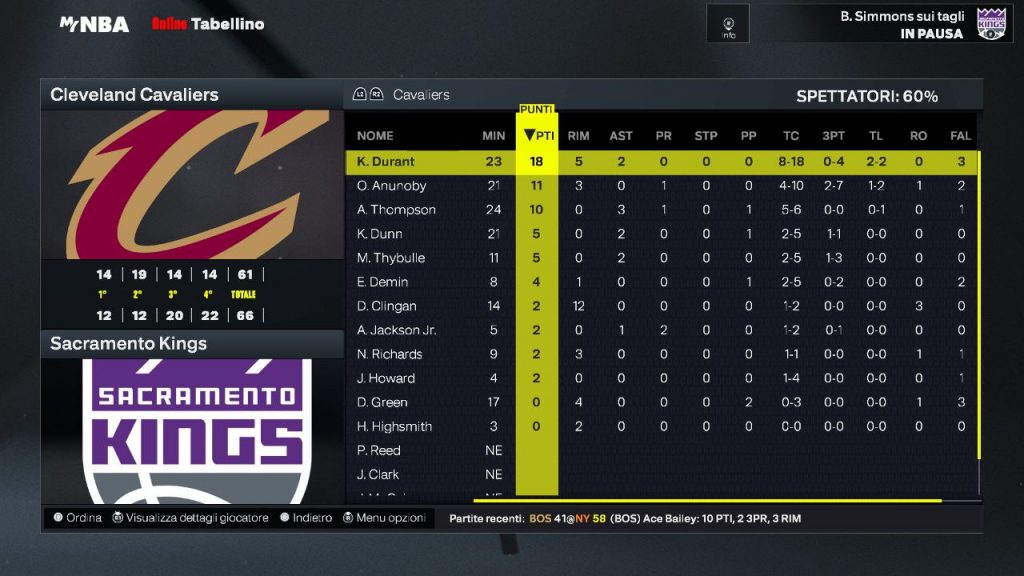Select A. Thompson's player row
This screenshot has width=1024, height=576.
tap(396, 210)
